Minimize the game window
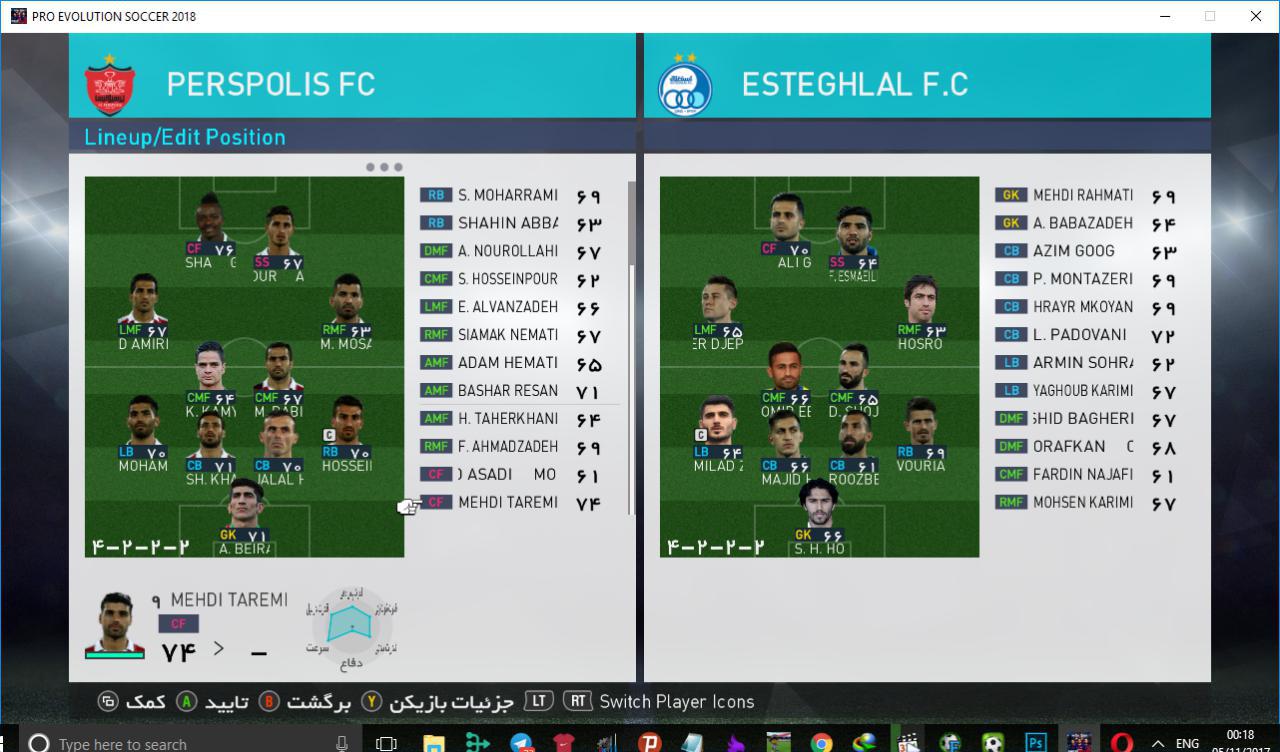 click(1164, 16)
